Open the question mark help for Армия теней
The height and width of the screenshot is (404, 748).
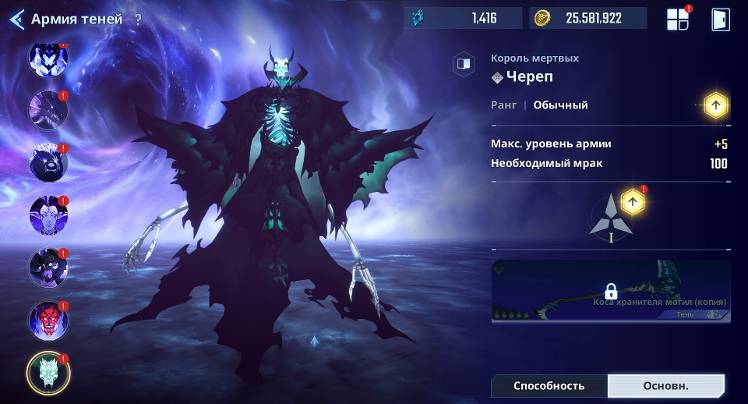pos(138,19)
